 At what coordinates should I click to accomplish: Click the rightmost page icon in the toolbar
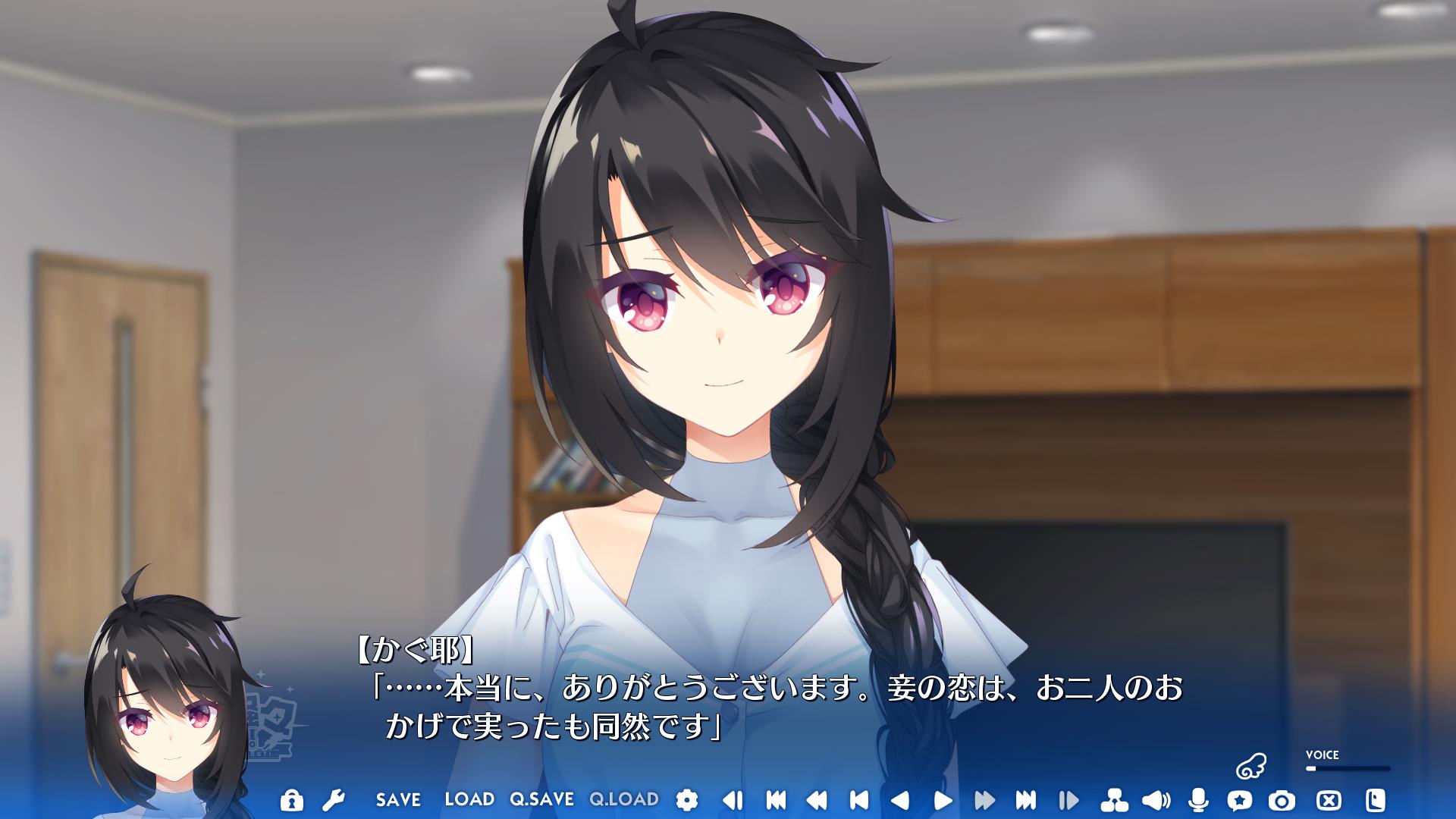tap(1376, 800)
